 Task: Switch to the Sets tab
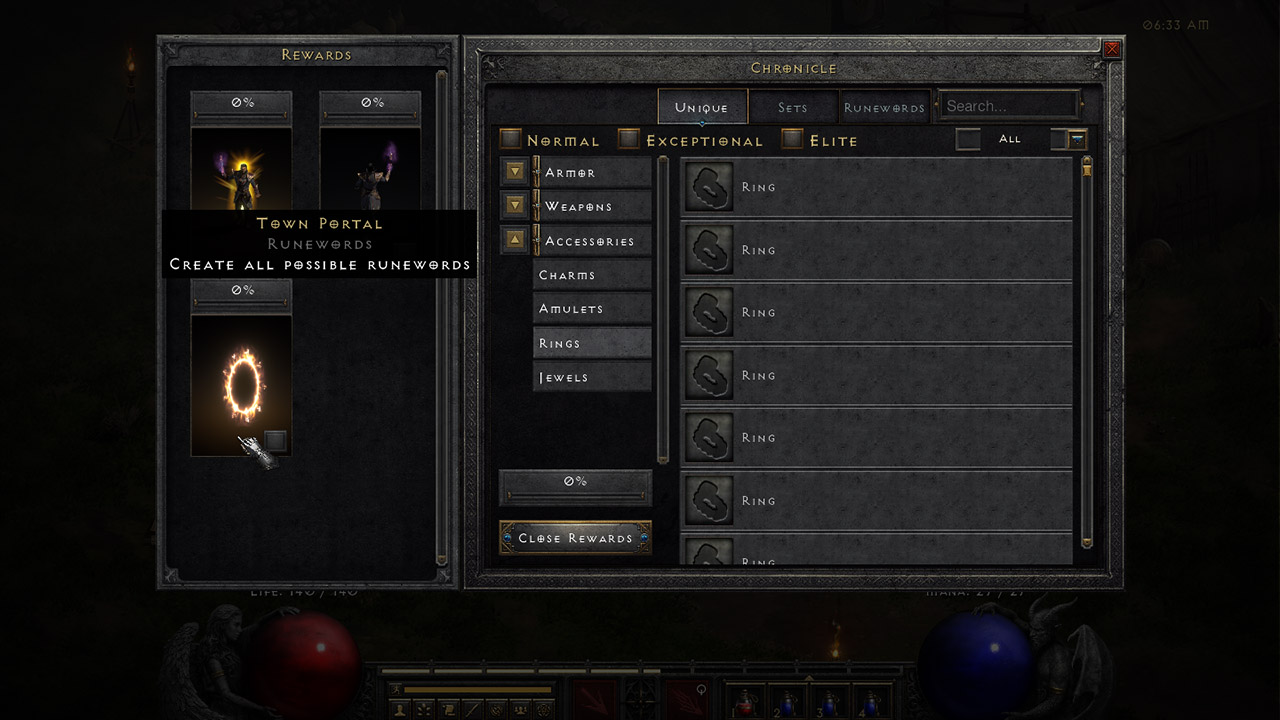(x=793, y=106)
